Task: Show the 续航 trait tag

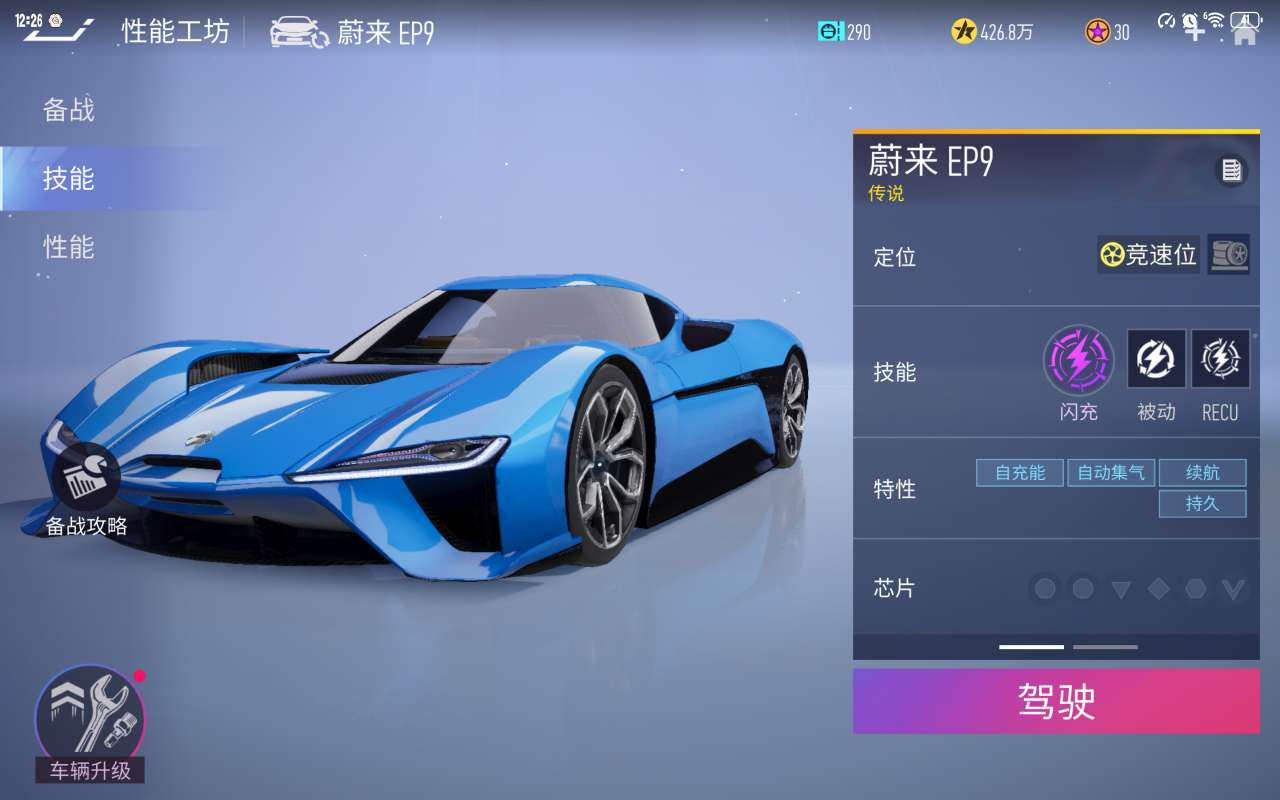Action: [1202, 472]
